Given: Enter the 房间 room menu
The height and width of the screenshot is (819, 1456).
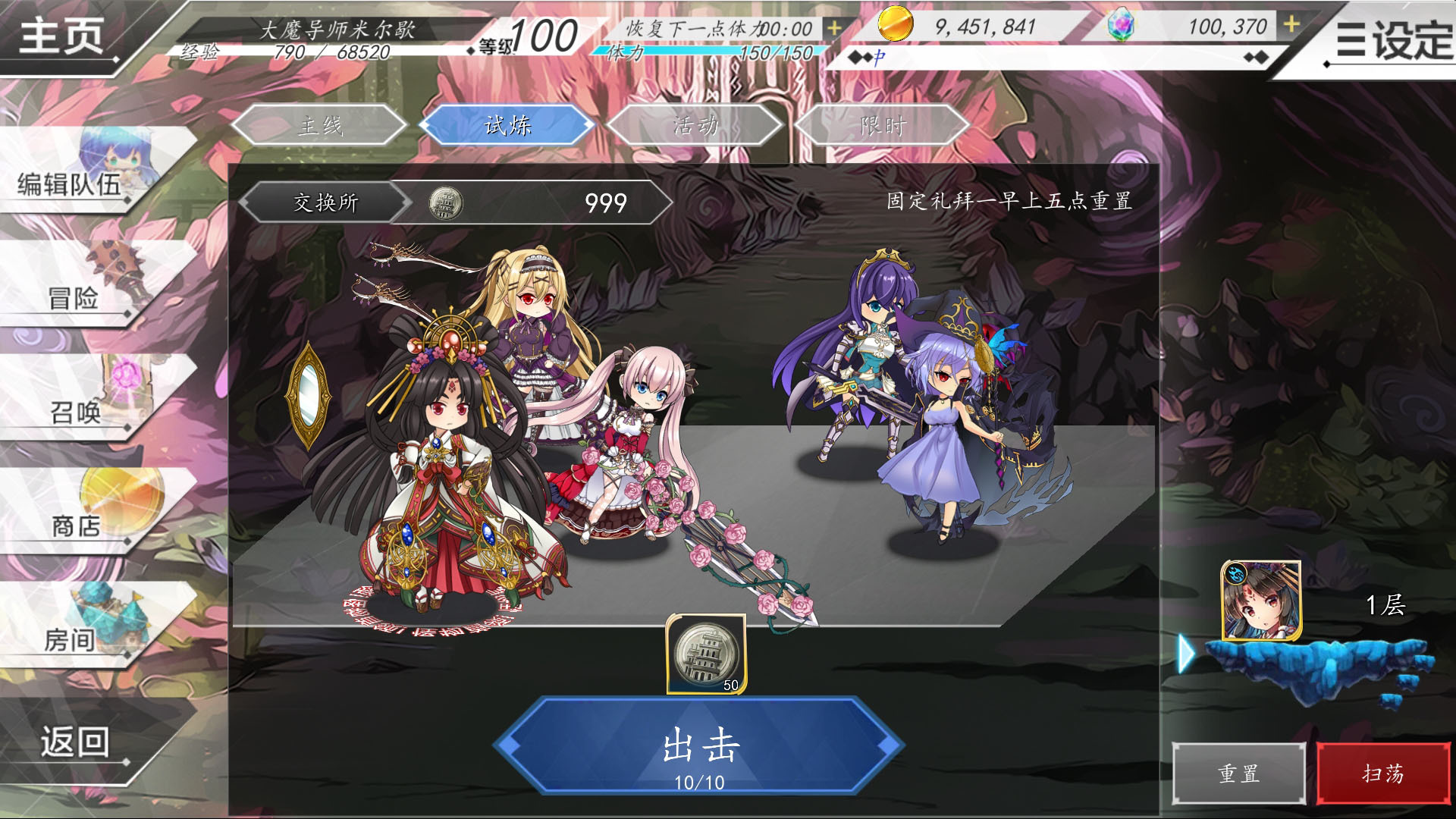Looking at the screenshot, I should 70,639.
